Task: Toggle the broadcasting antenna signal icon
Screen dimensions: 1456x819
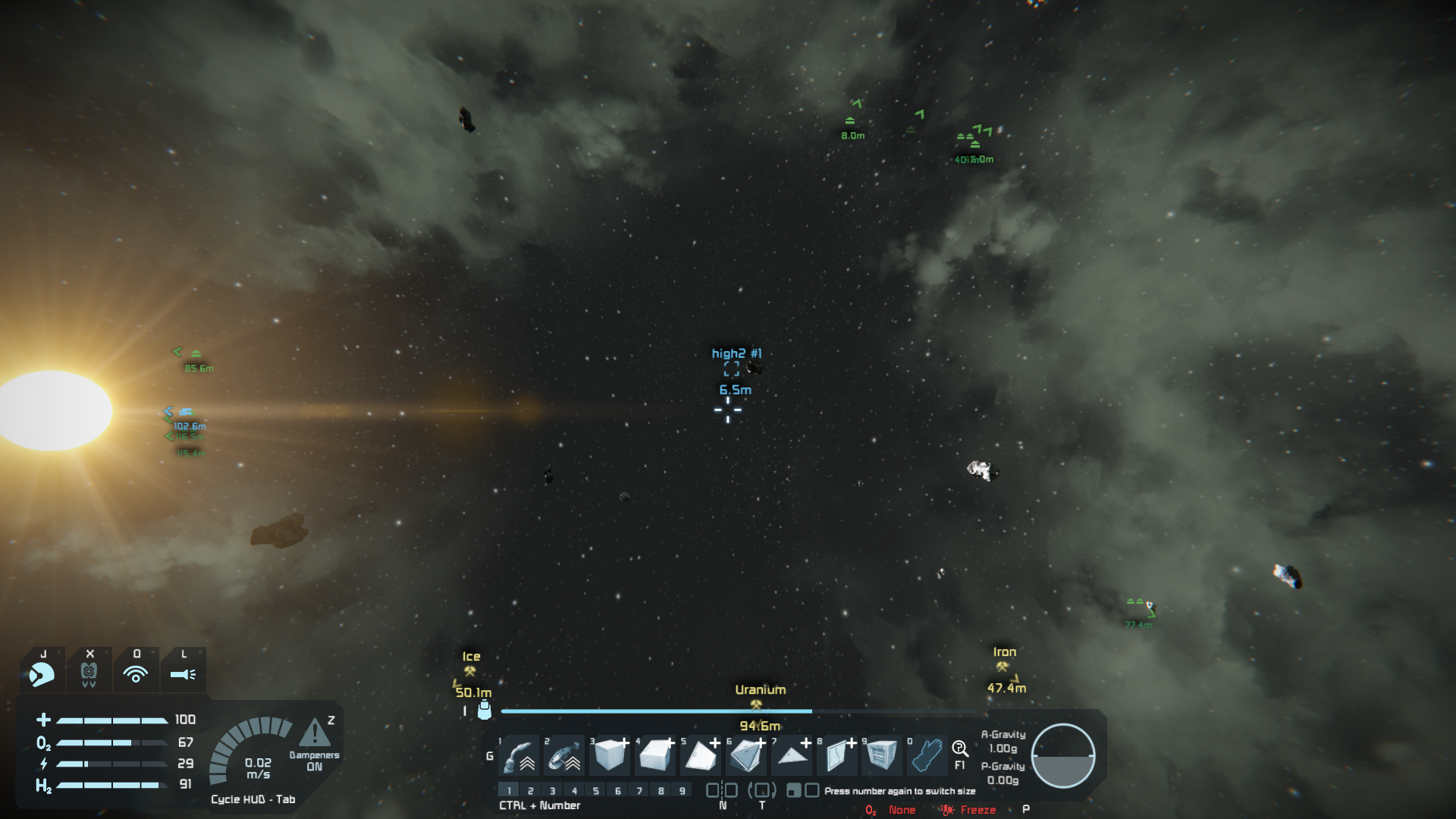Action: pos(136,673)
